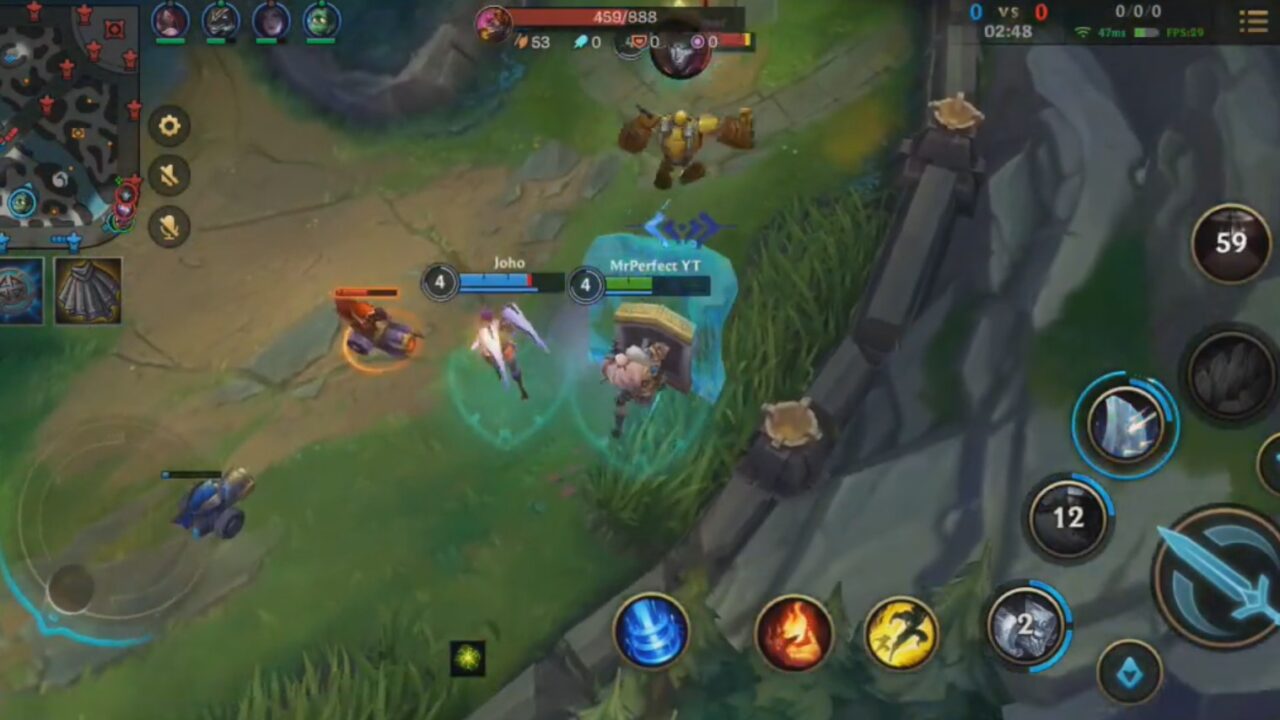Open the in-game settings gear

[168, 126]
